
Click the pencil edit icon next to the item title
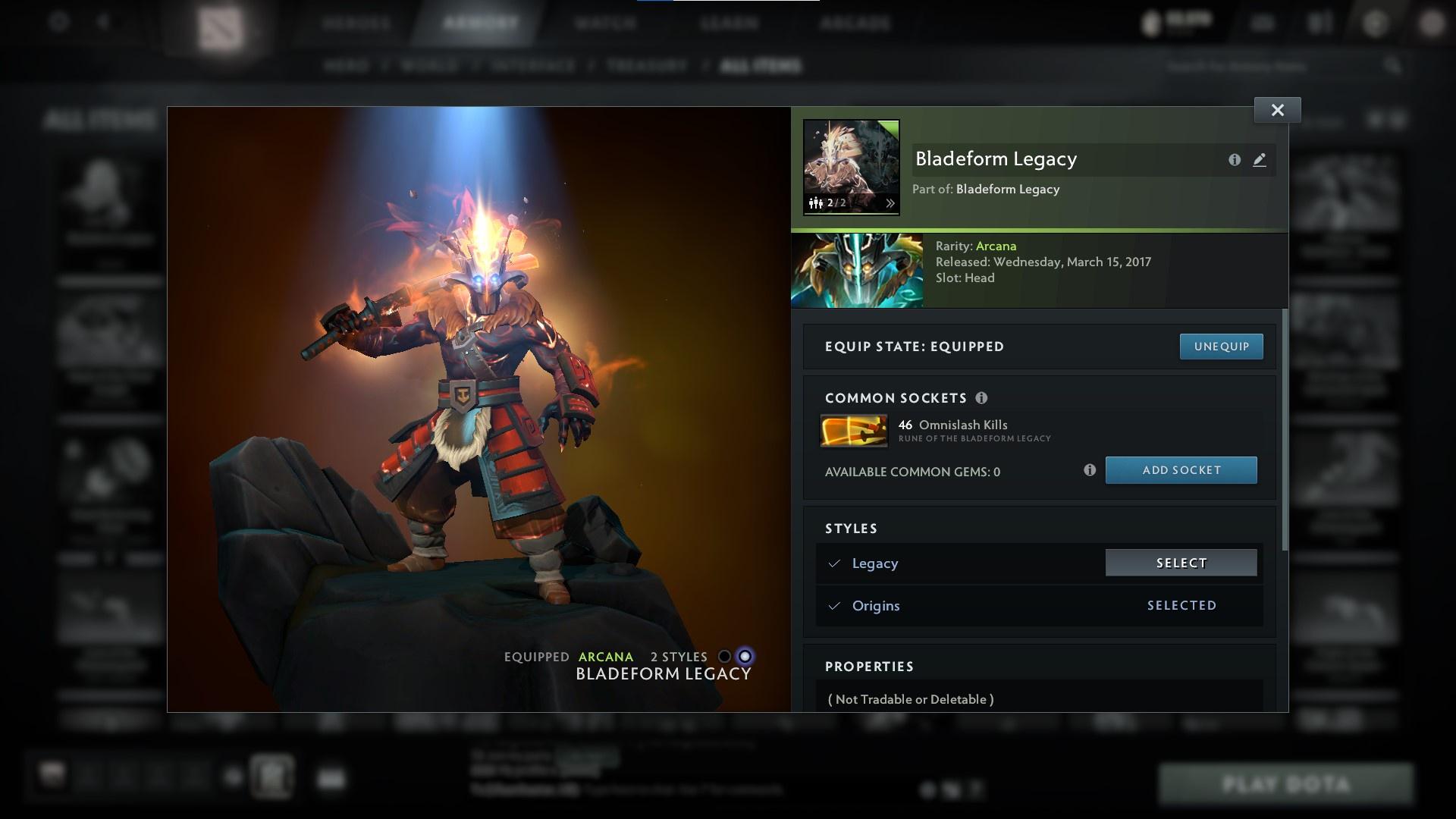tap(1260, 160)
